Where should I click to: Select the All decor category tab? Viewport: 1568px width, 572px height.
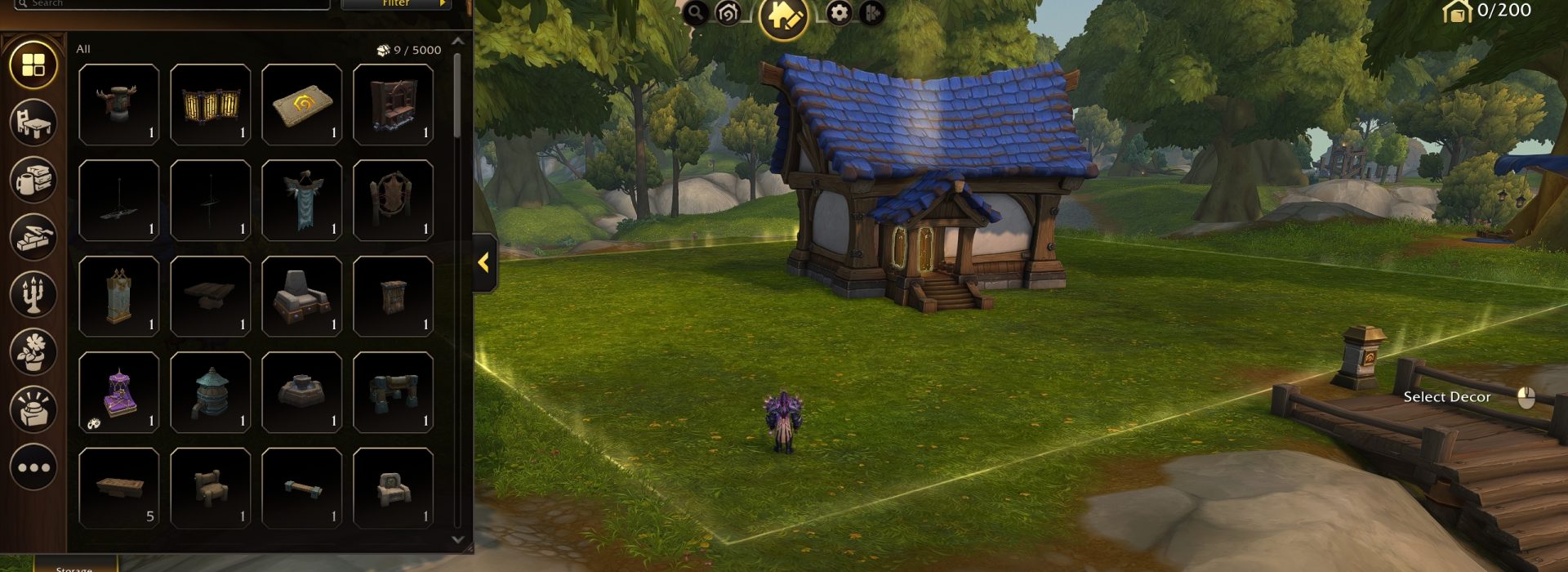pos(33,65)
